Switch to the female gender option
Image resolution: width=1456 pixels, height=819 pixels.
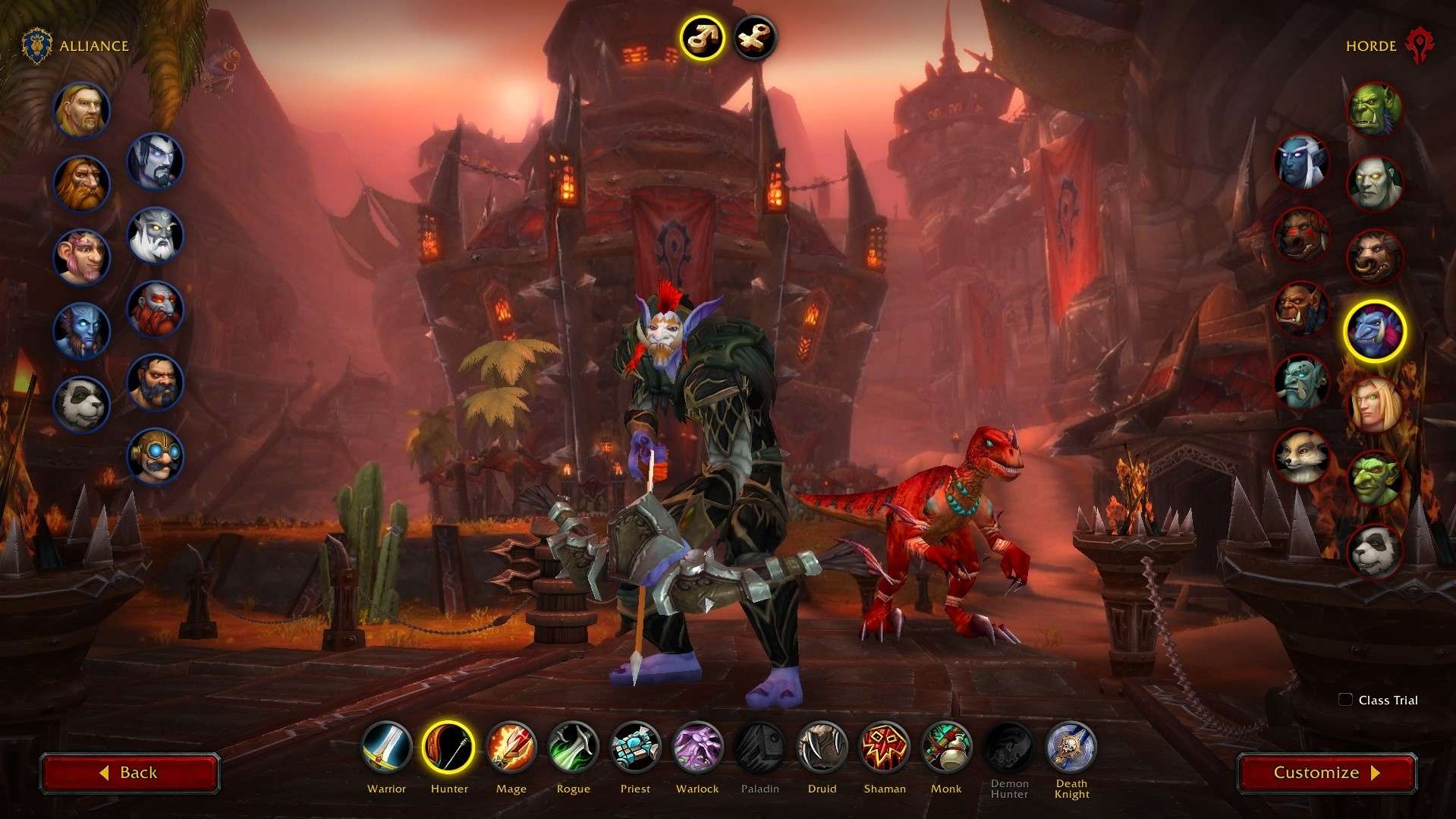tap(755, 37)
